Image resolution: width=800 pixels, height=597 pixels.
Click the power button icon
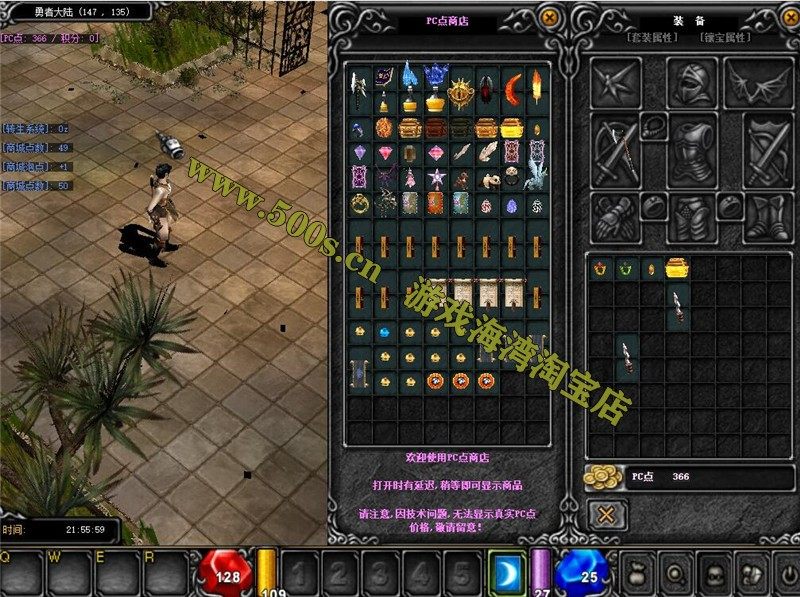pos(789,574)
